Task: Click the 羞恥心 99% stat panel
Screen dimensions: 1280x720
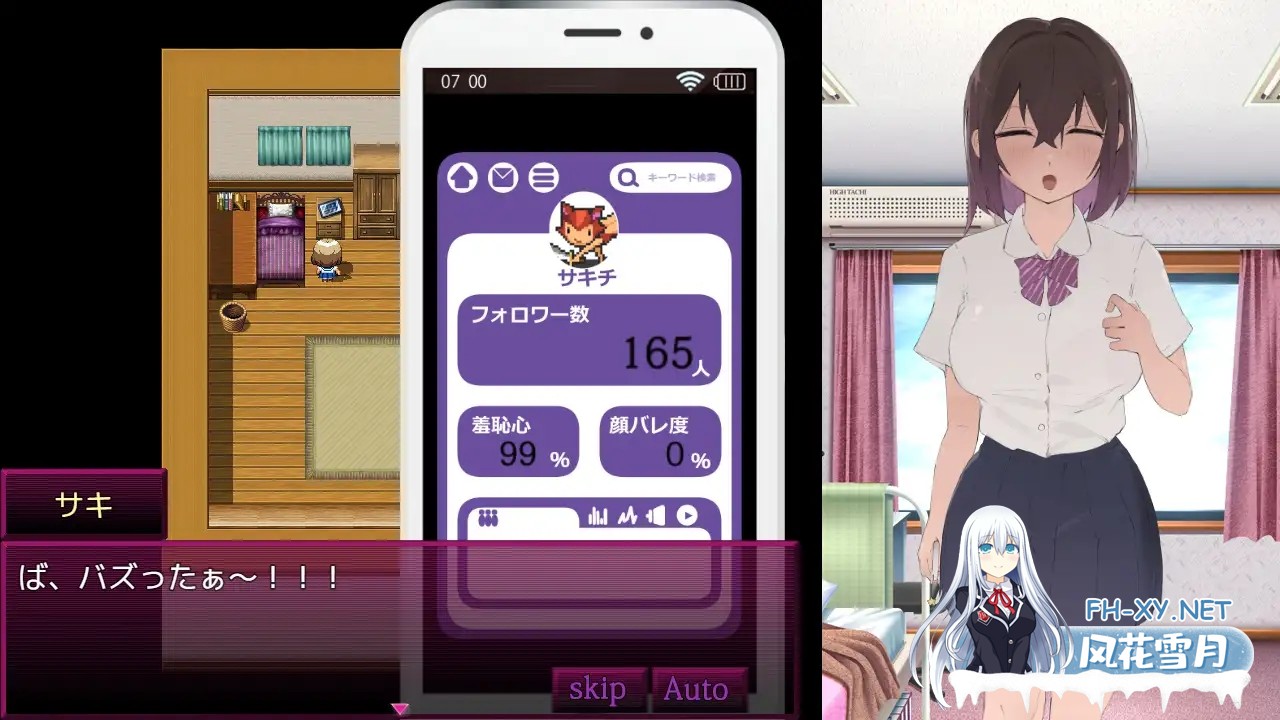Action: pos(518,441)
